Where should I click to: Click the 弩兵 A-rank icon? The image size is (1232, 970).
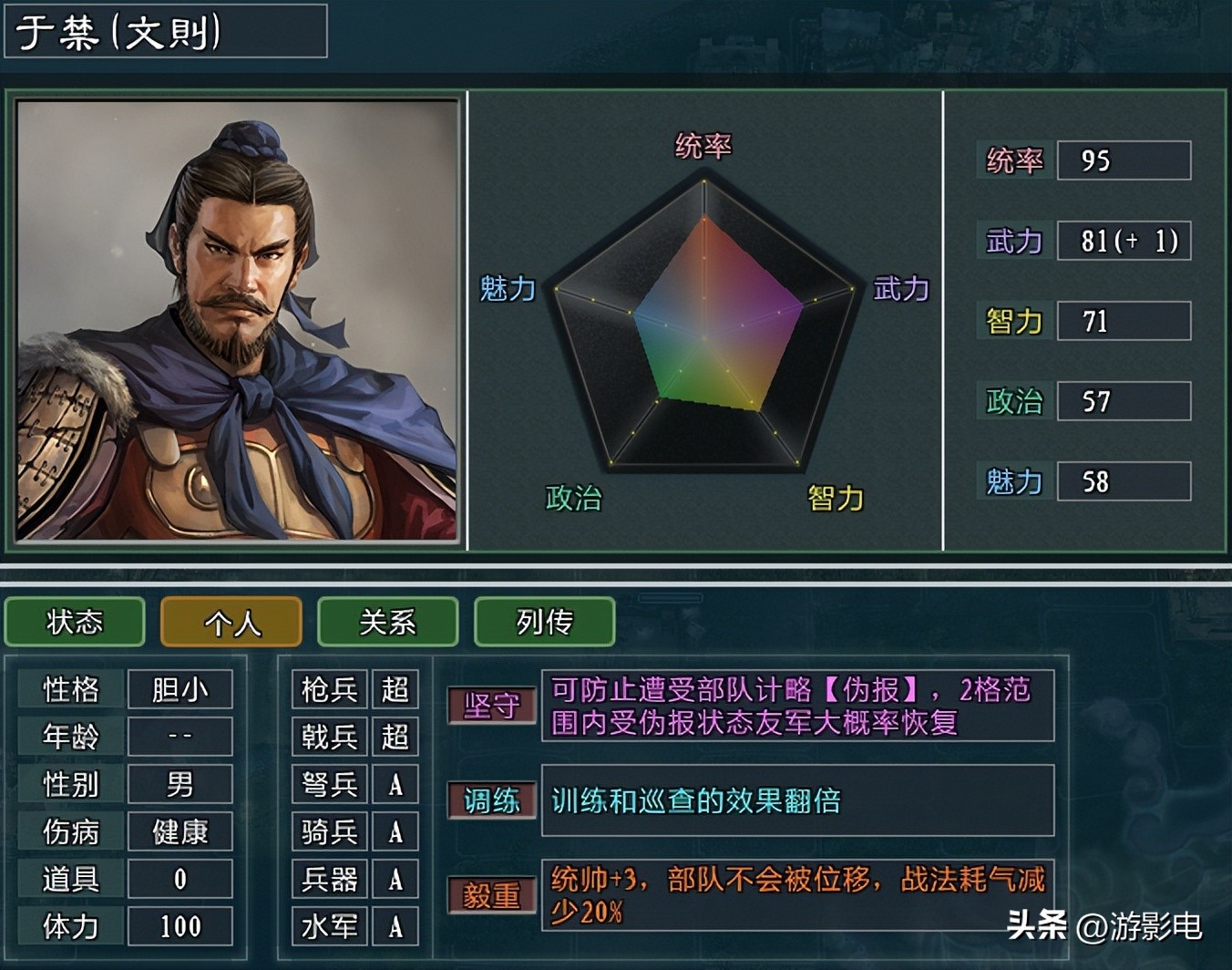[395, 784]
